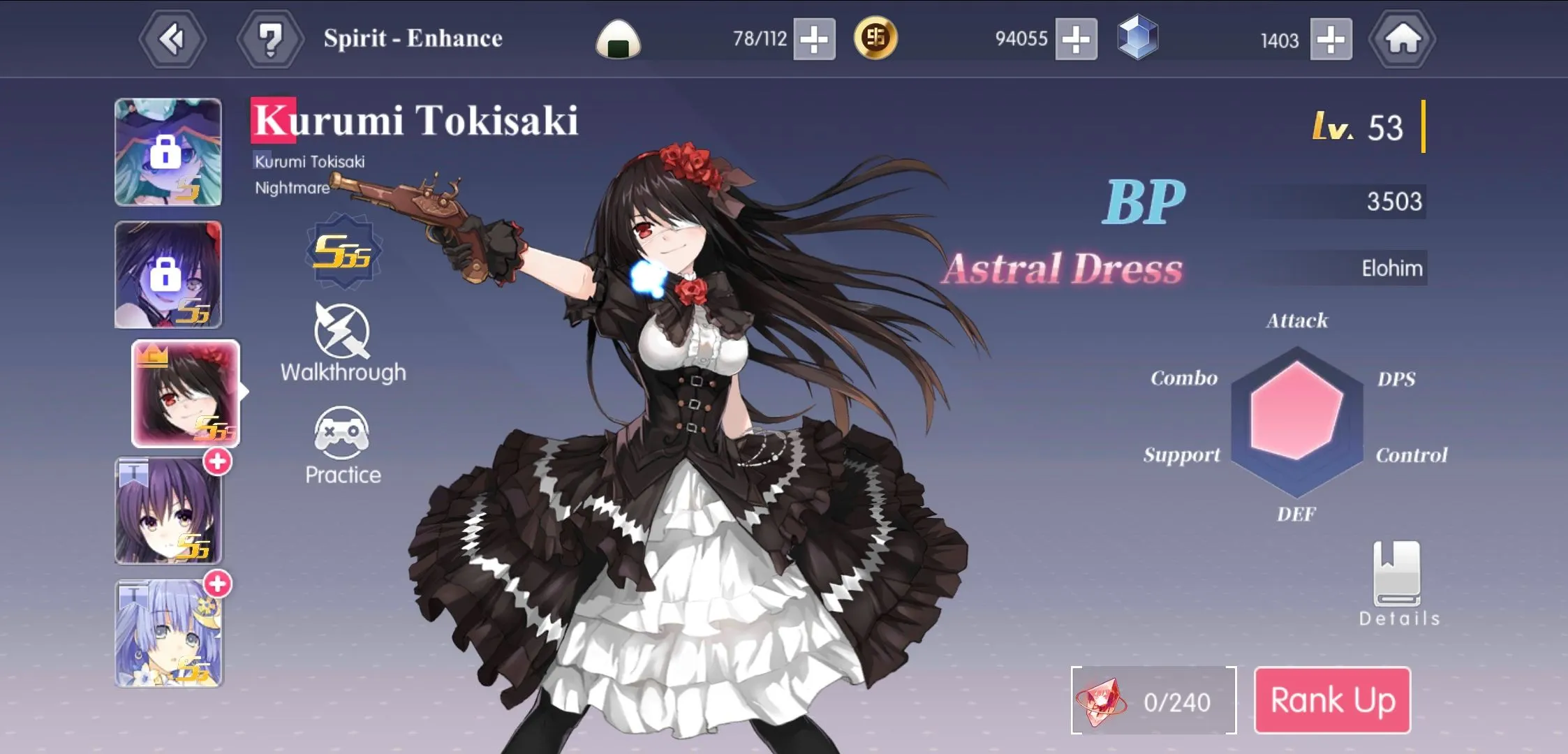Select the purple-haired spirit portrait
This screenshot has width=1568, height=754.
(168, 511)
